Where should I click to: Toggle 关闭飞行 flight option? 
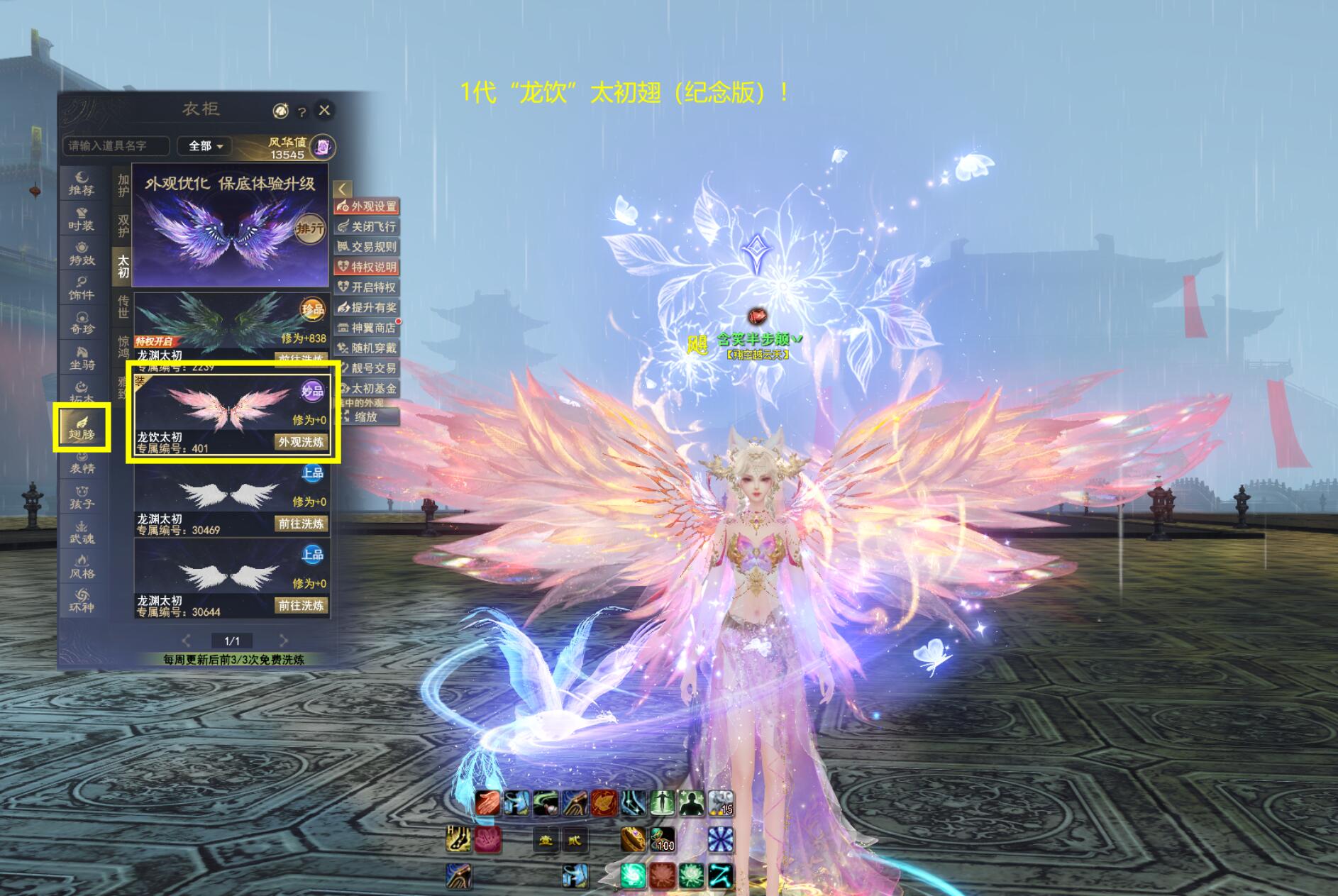tap(367, 227)
